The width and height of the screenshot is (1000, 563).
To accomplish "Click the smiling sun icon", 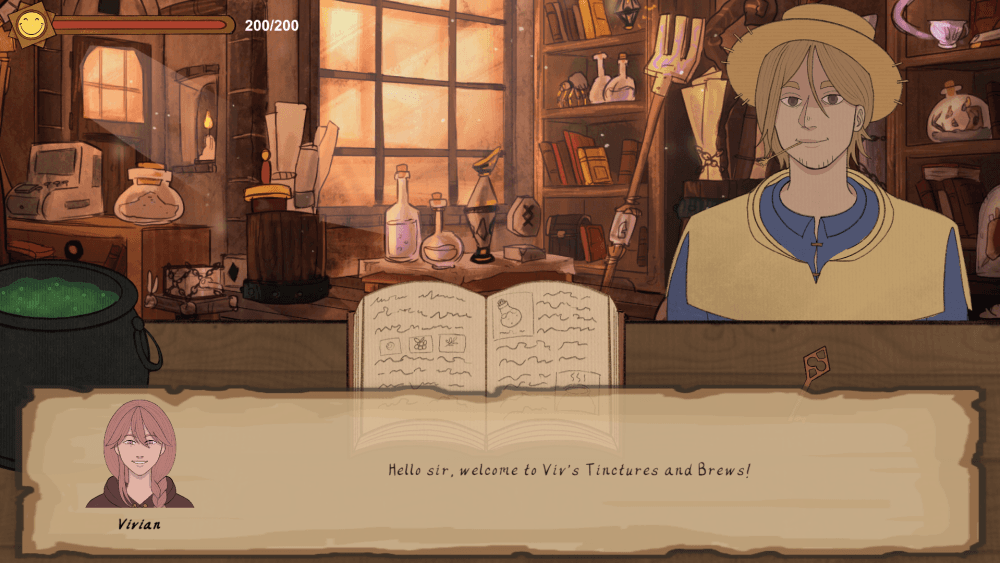I will [x=31, y=24].
